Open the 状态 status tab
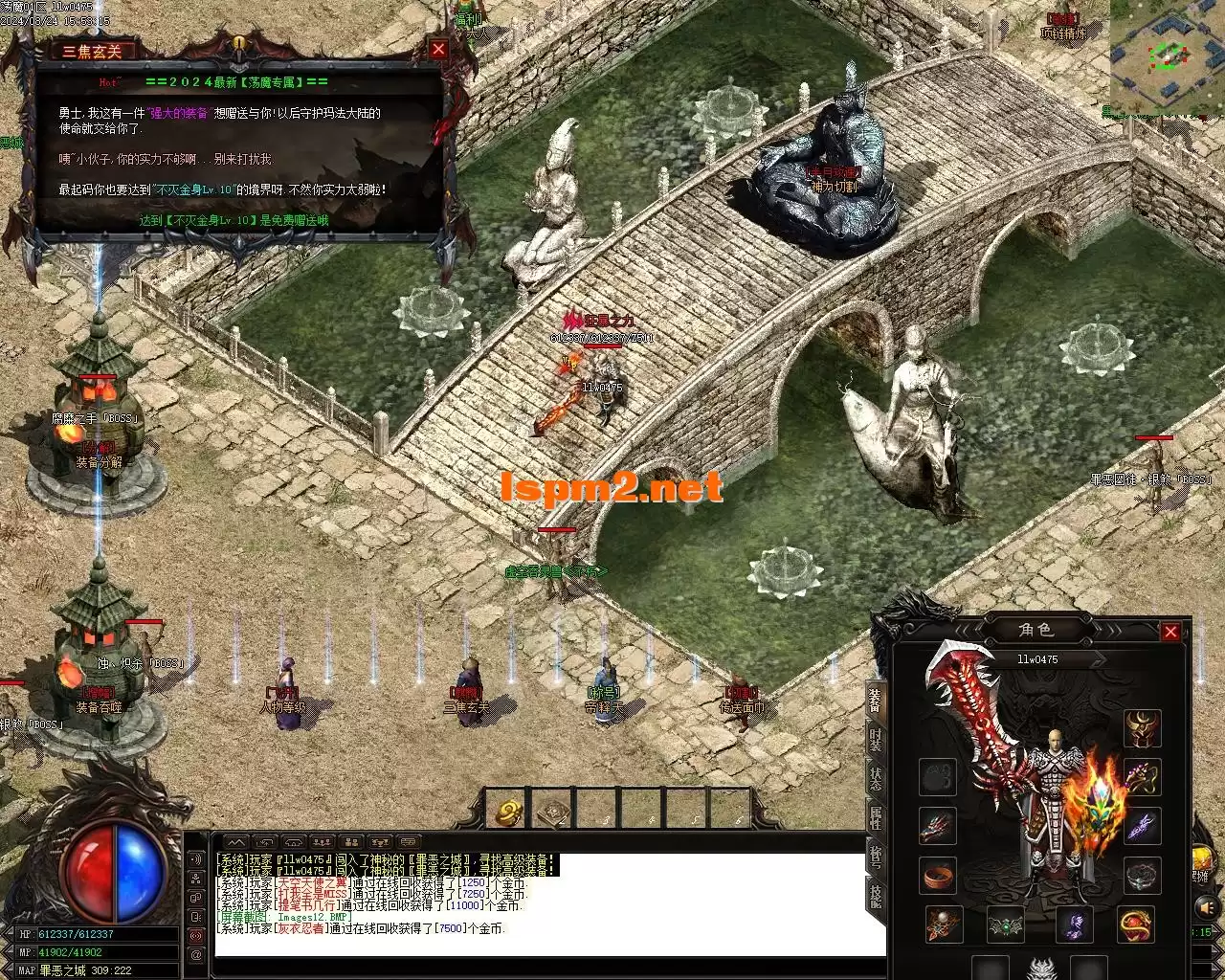 (x=876, y=777)
